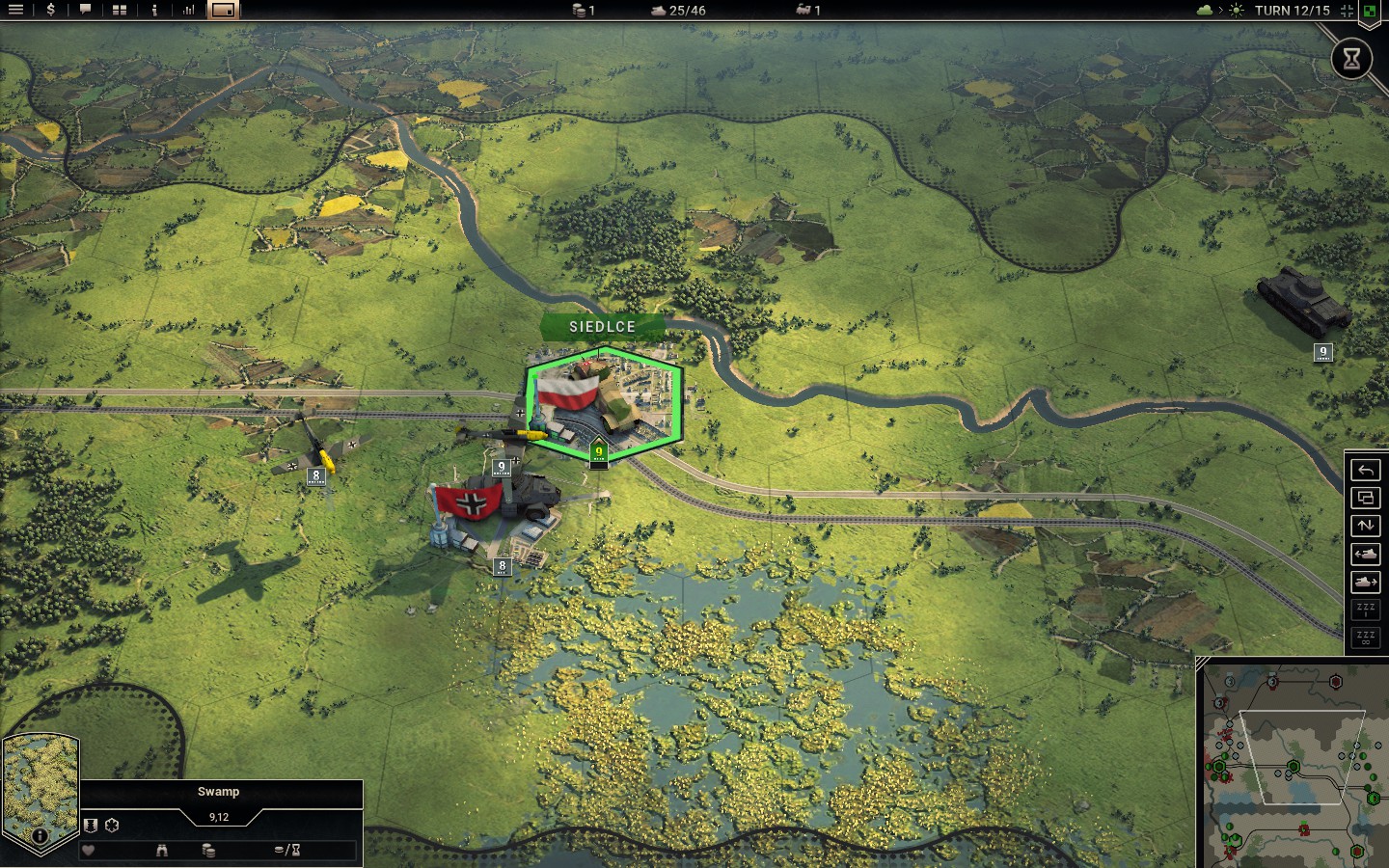Open the four-square grid panel
Screen dimensions: 1389x868
click(x=120, y=10)
